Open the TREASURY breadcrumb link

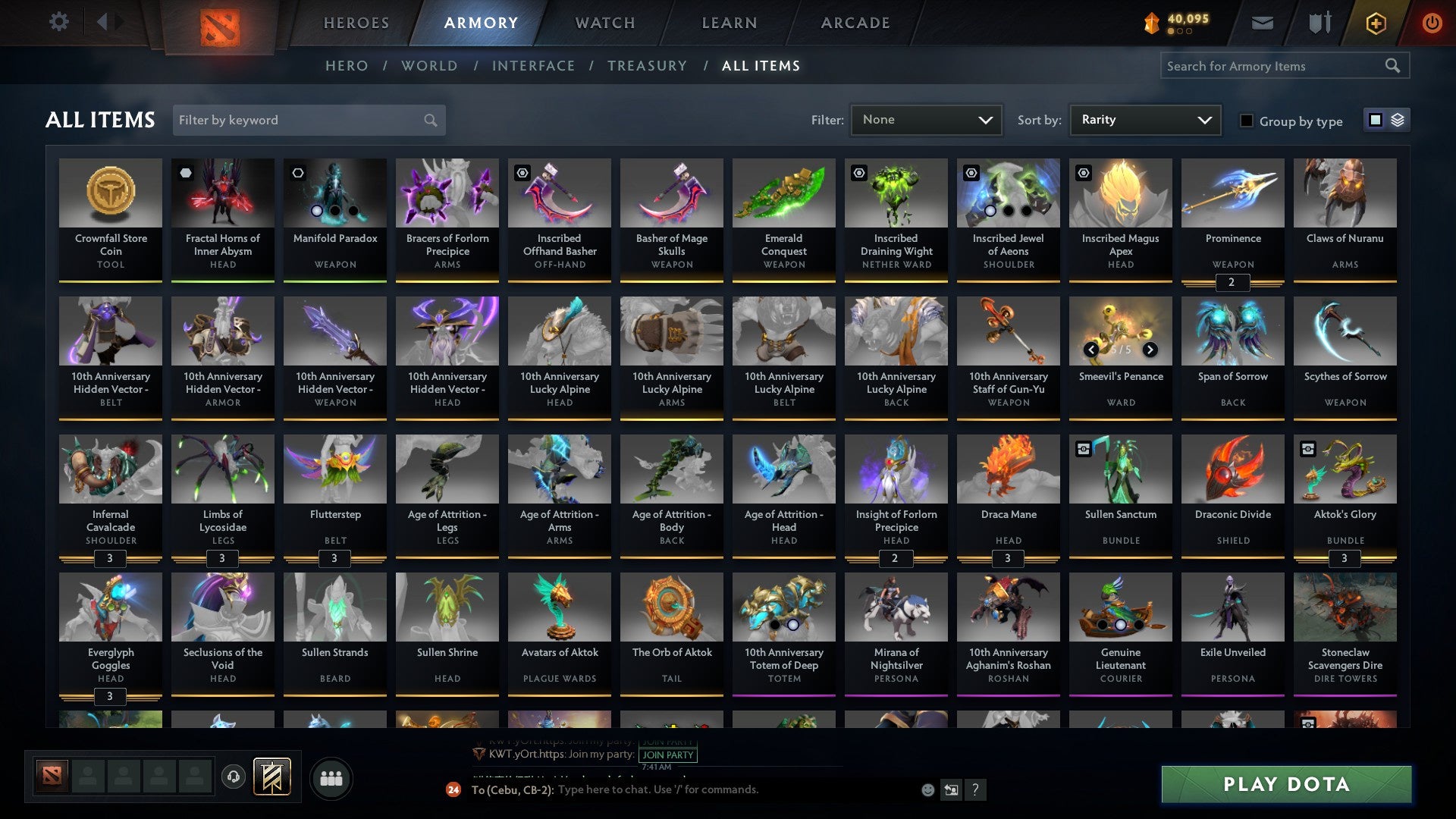coord(648,66)
